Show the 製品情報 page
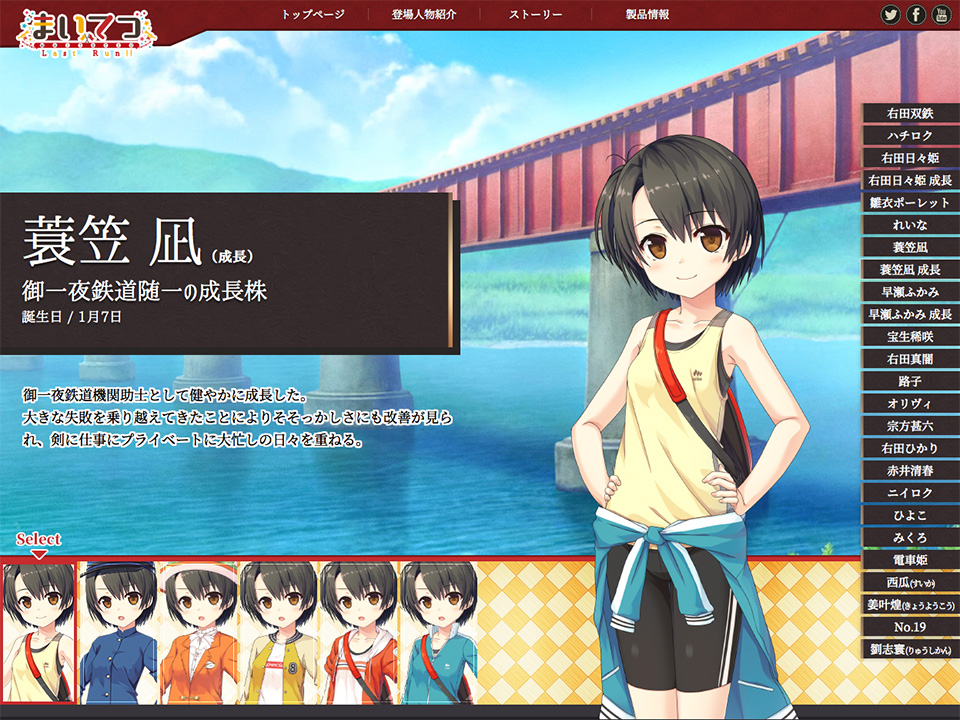This screenshot has width=960, height=720. pyautogui.click(x=647, y=15)
